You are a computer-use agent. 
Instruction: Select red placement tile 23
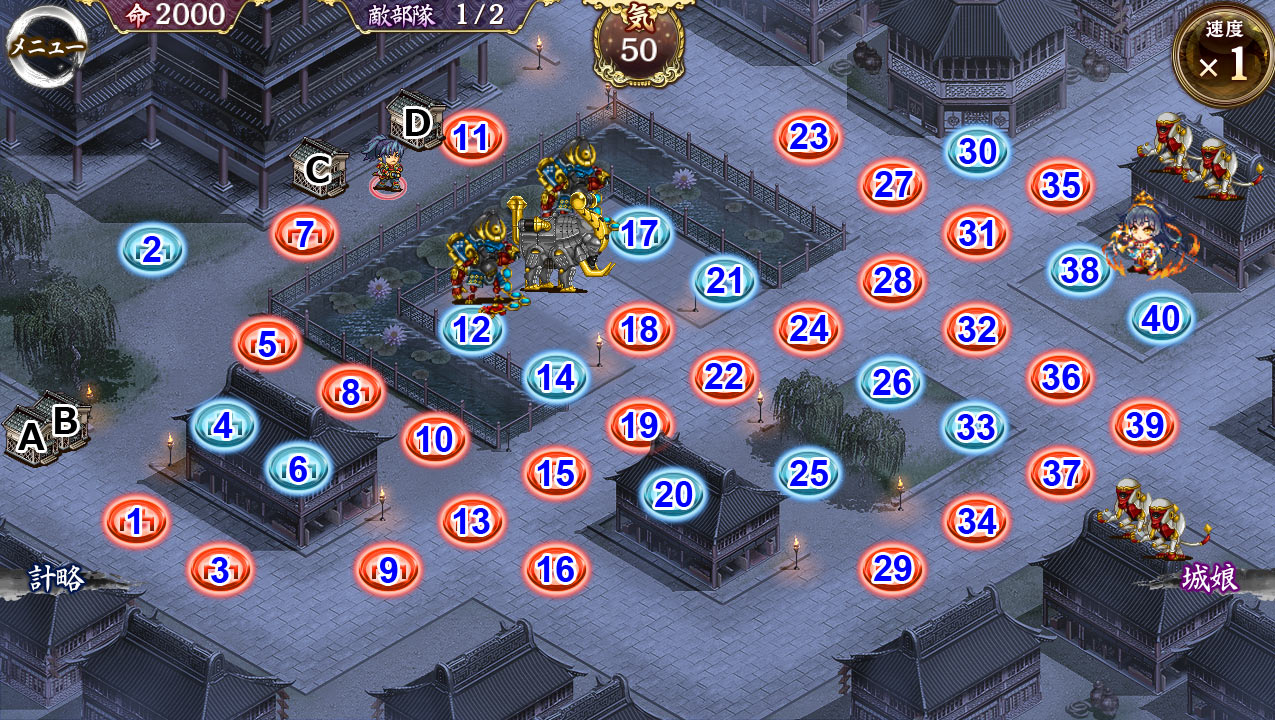pyautogui.click(x=808, y=138)
